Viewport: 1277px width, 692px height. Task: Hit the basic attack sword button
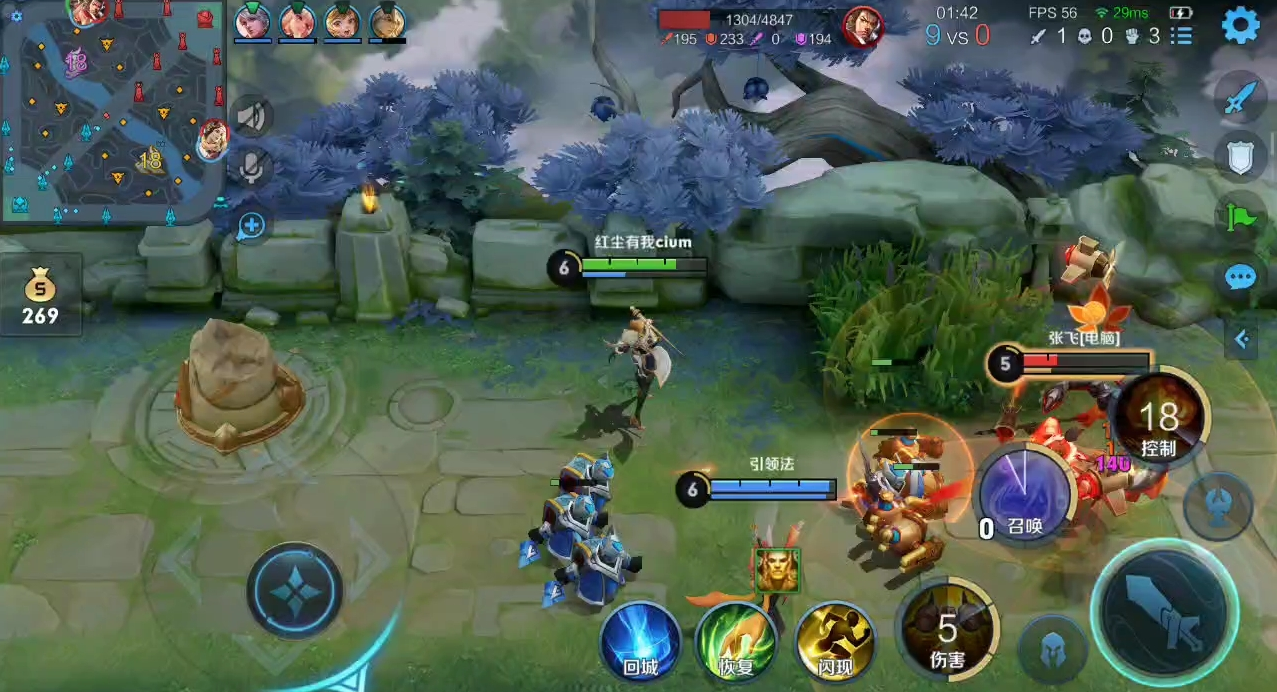pos(1164,606)
